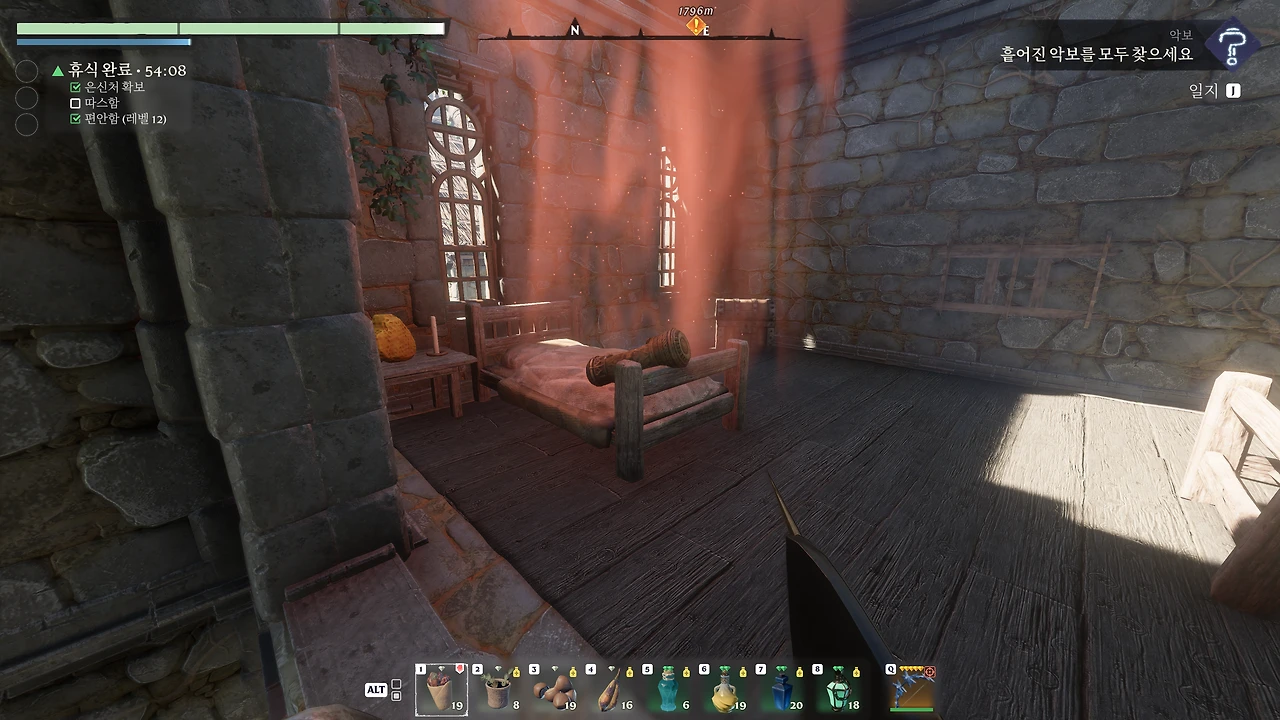
Task: Select the pickaxe tool slot
Action: (911, 690)
